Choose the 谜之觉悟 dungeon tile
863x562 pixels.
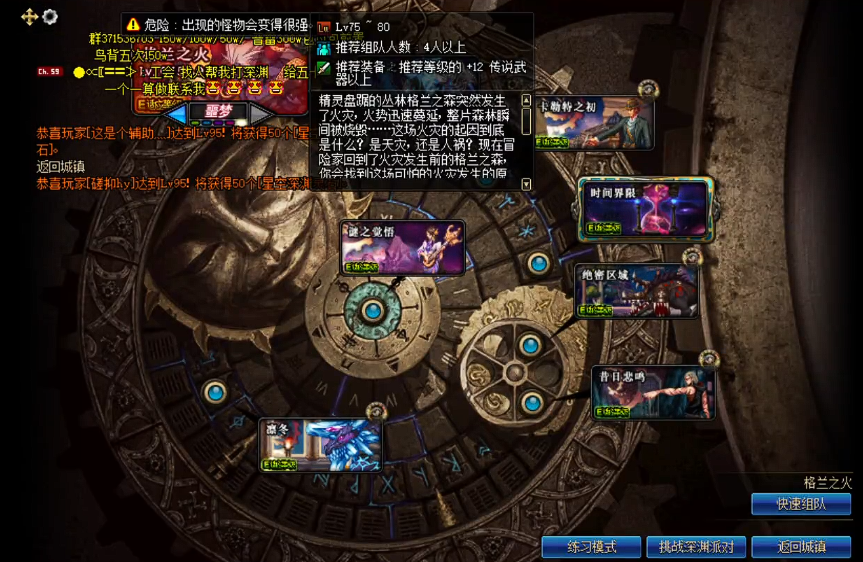[402, 247]
